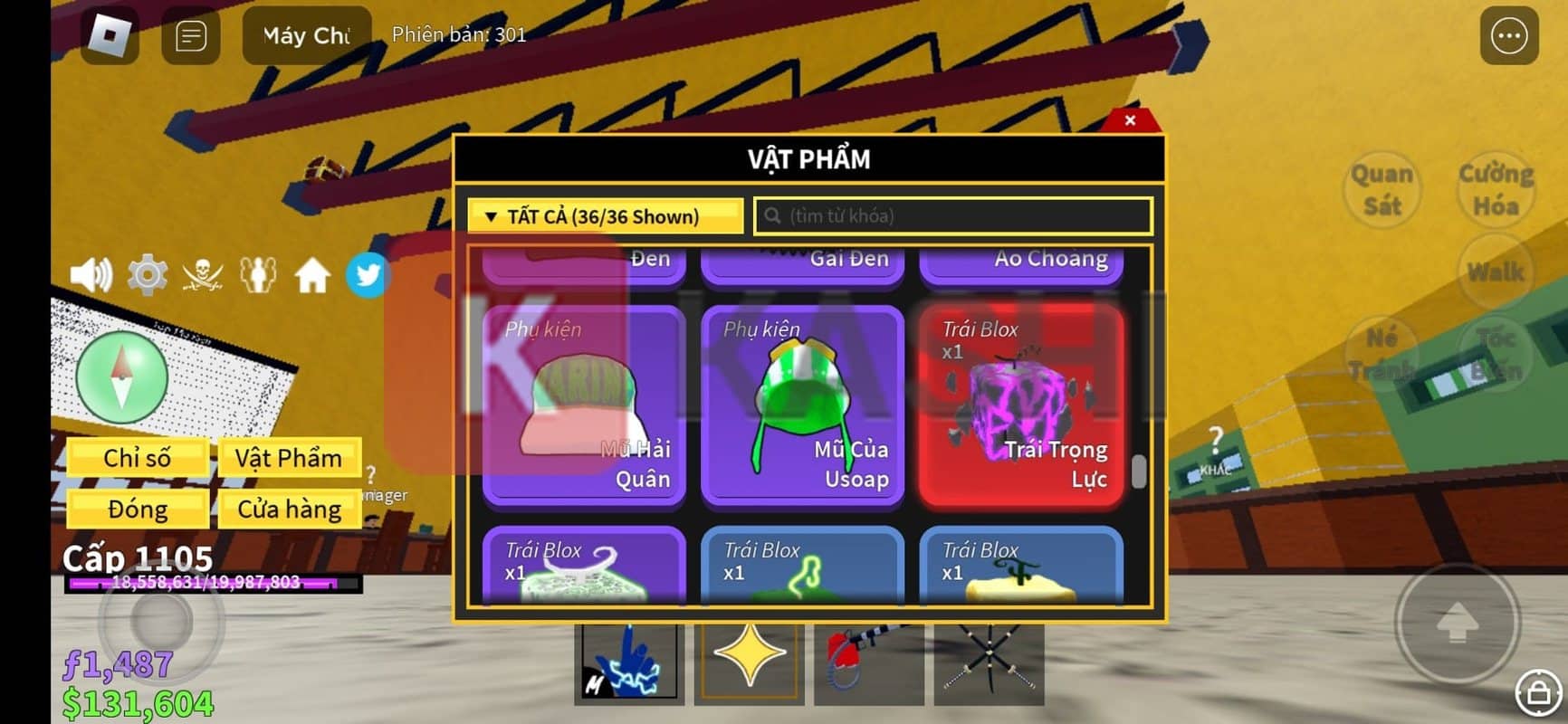Open the friends/group icon
This screenshot has height=724, width=1568.
(260, 274)
